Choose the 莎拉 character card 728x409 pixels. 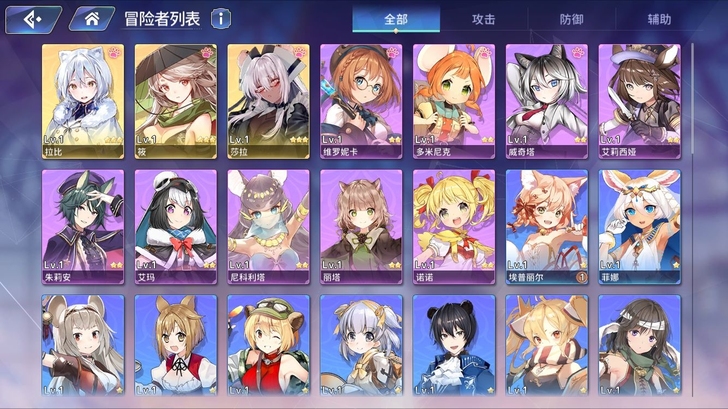(x=267, y=101)
